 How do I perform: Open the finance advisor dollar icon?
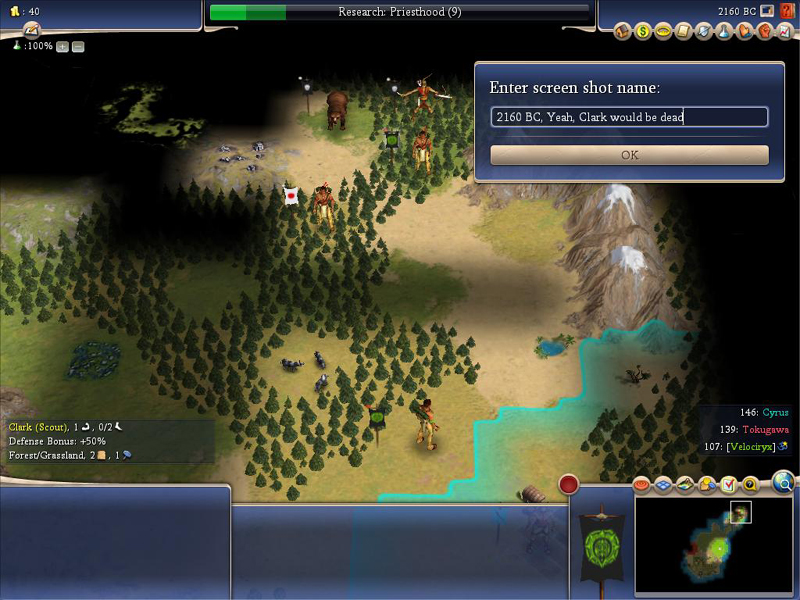tap(643, 32)
